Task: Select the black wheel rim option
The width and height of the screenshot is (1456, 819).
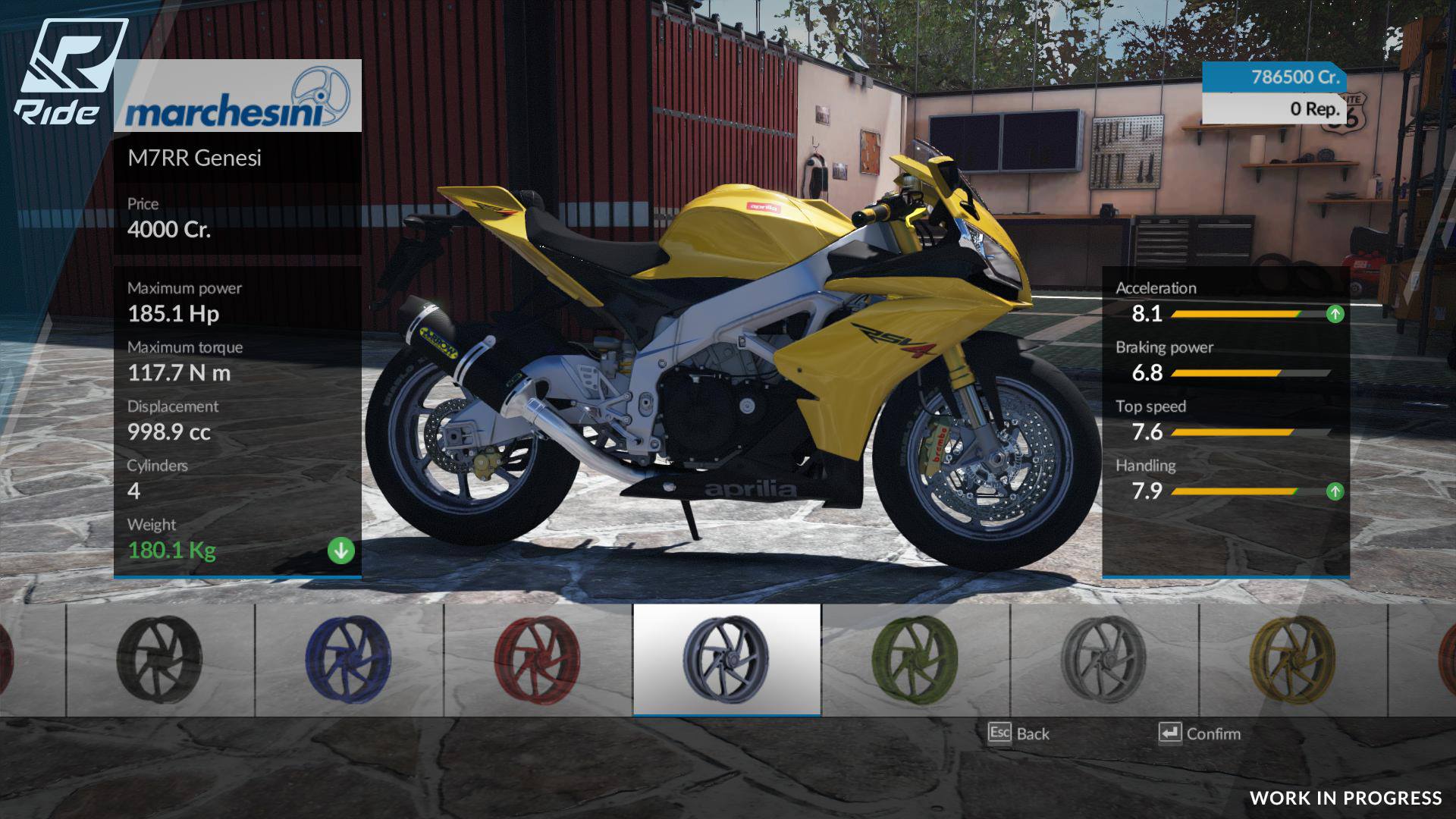Action: (160, 659)
